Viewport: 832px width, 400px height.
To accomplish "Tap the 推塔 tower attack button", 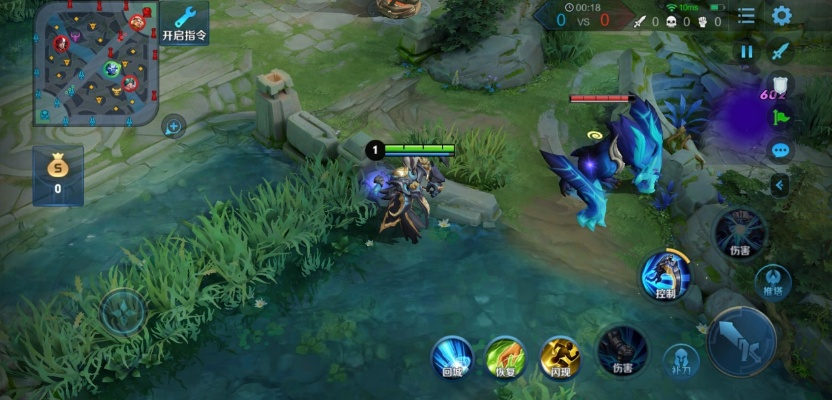I will (x=773, y=283).
